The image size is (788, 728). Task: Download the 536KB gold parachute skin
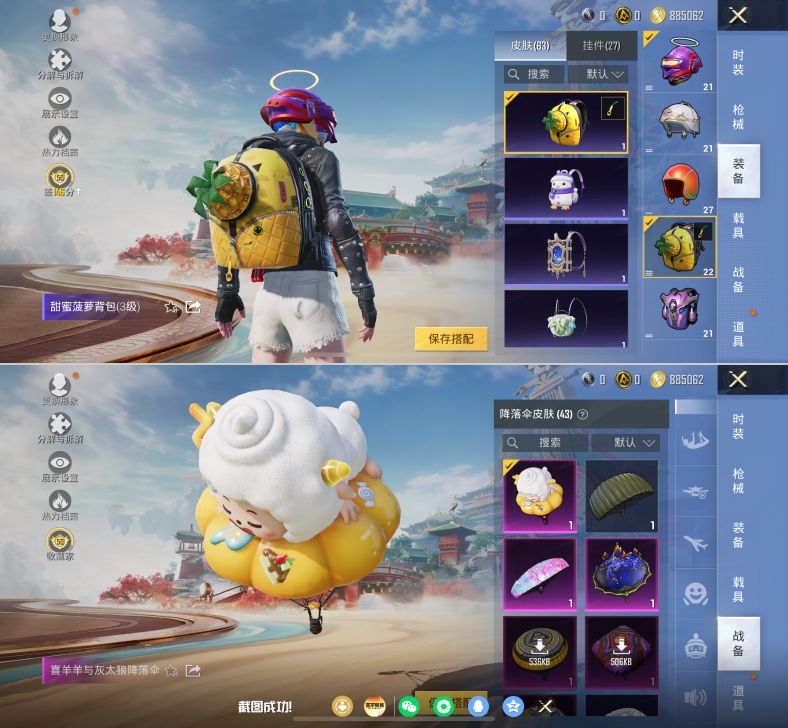pos(540,651)
